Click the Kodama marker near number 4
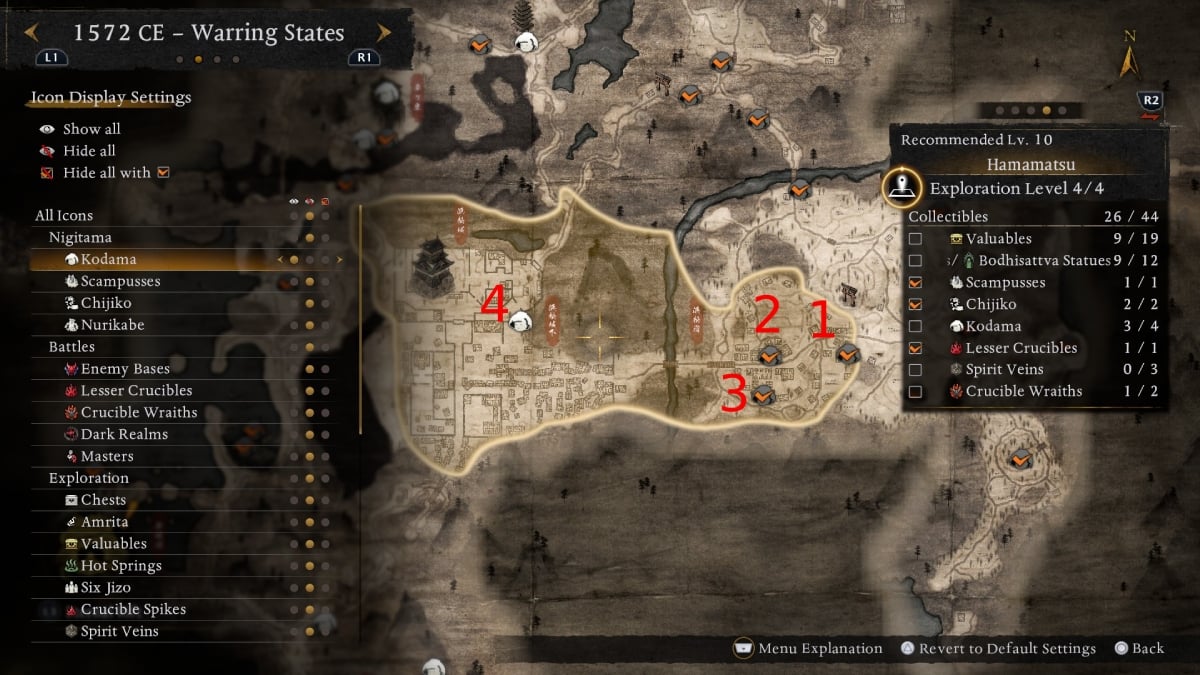The height and width of the screenshot is (675, 1200). (520, 321)
